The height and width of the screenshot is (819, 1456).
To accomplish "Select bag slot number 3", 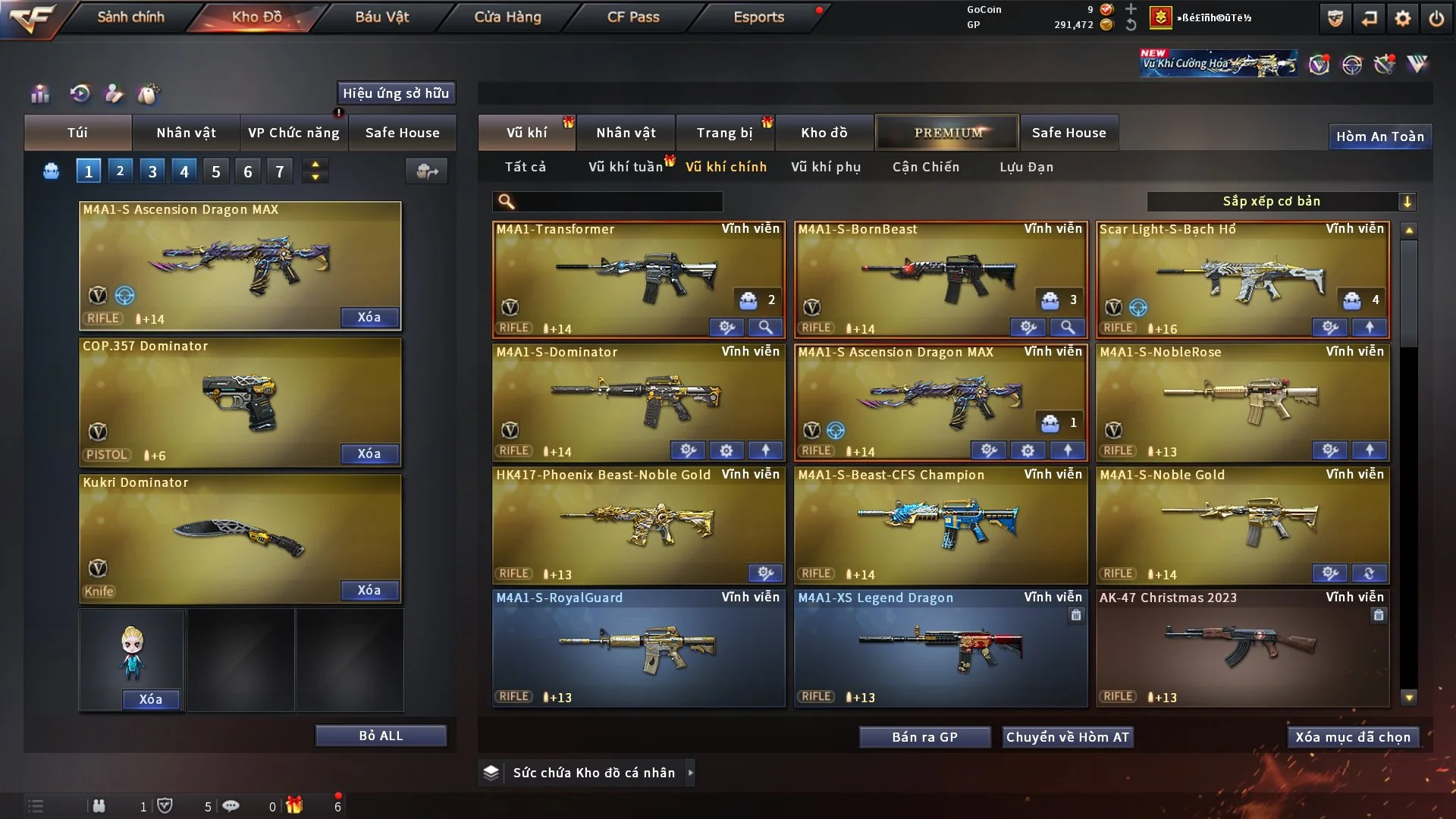I will 152,171.
